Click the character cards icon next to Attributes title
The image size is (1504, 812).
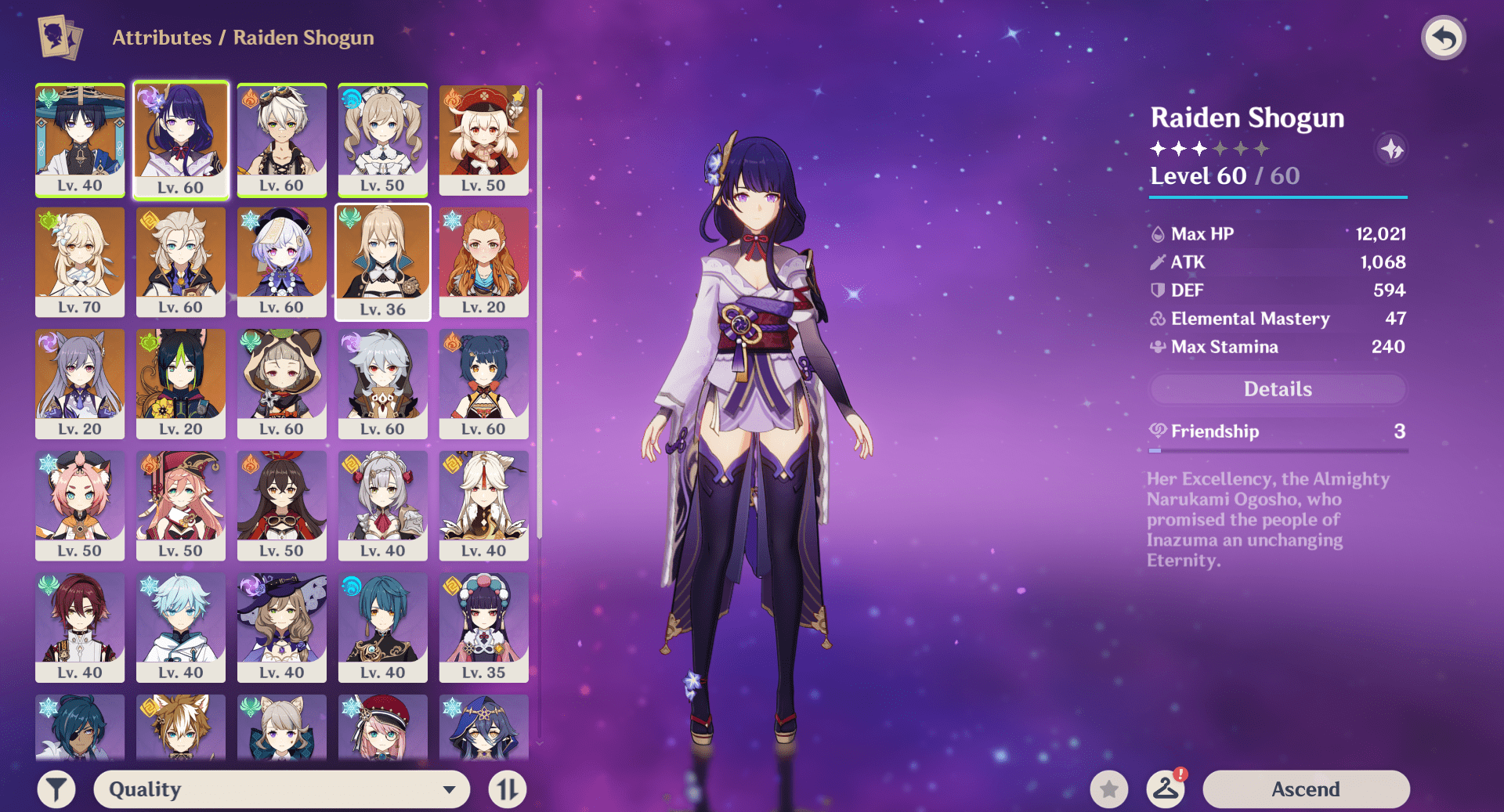coord(56,37)
